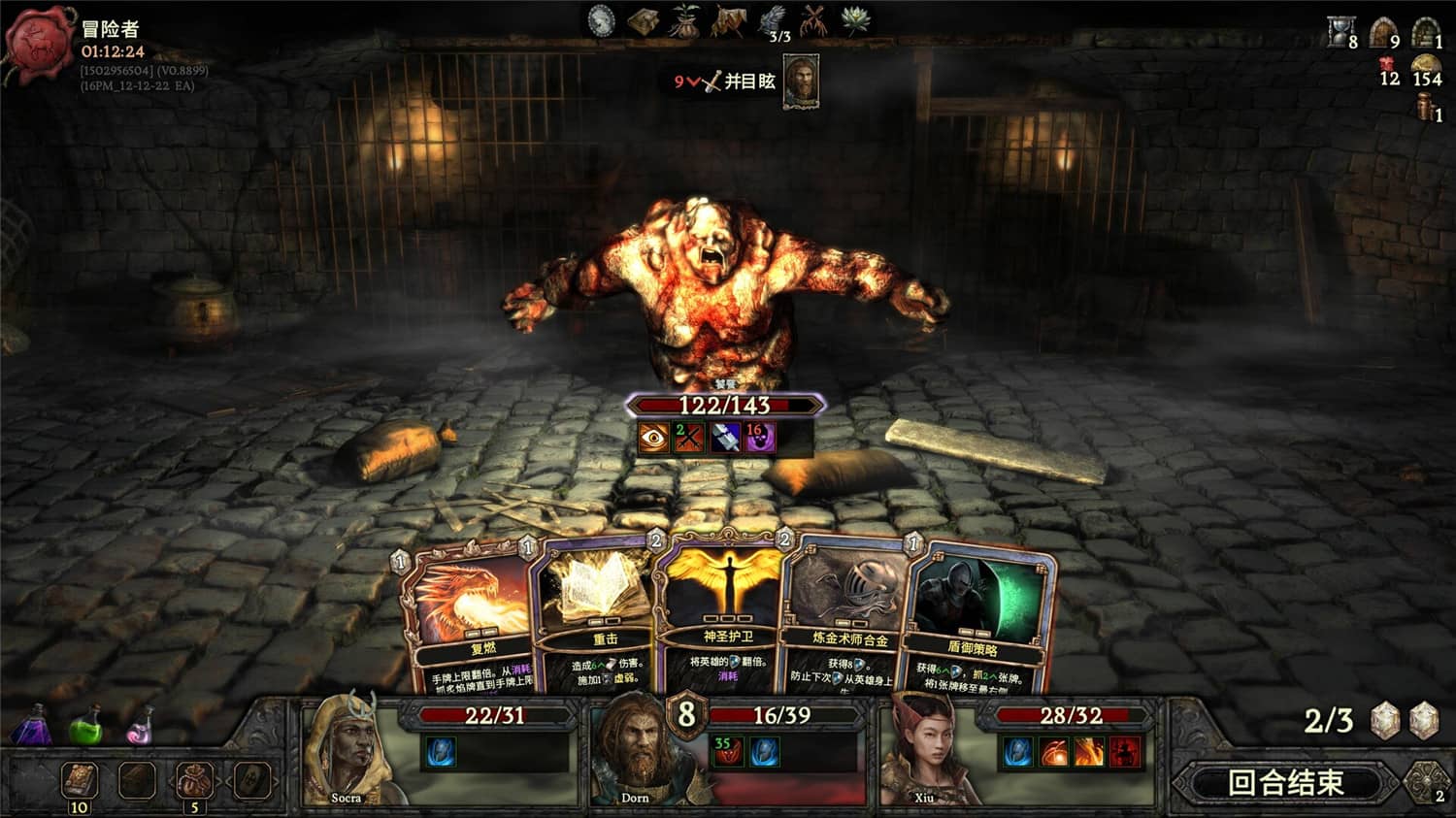Choose the 神圣护卫 winged angel card
The image size is (1456, 818).
pos(727,606)
